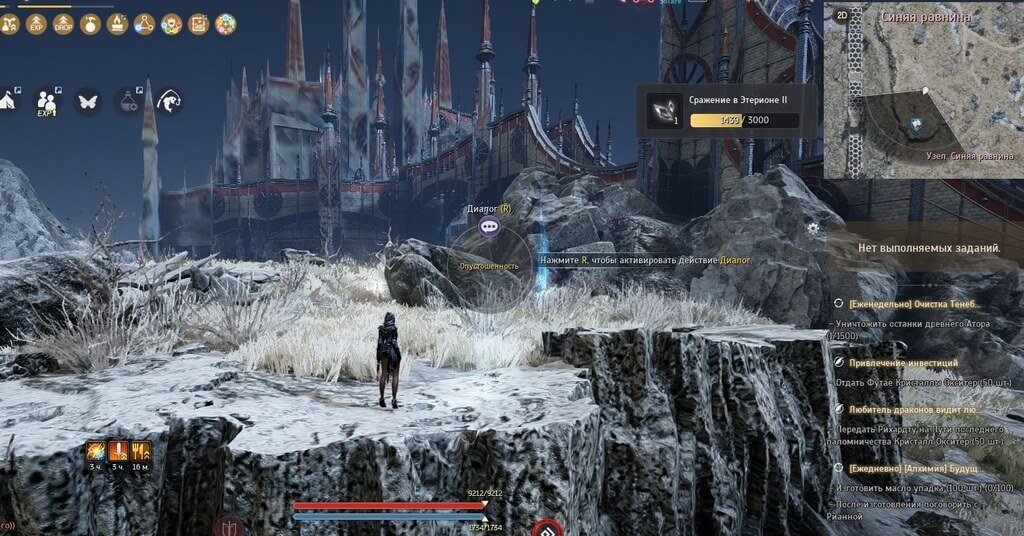Click the DROP rate buff icon

pos(63,22)
